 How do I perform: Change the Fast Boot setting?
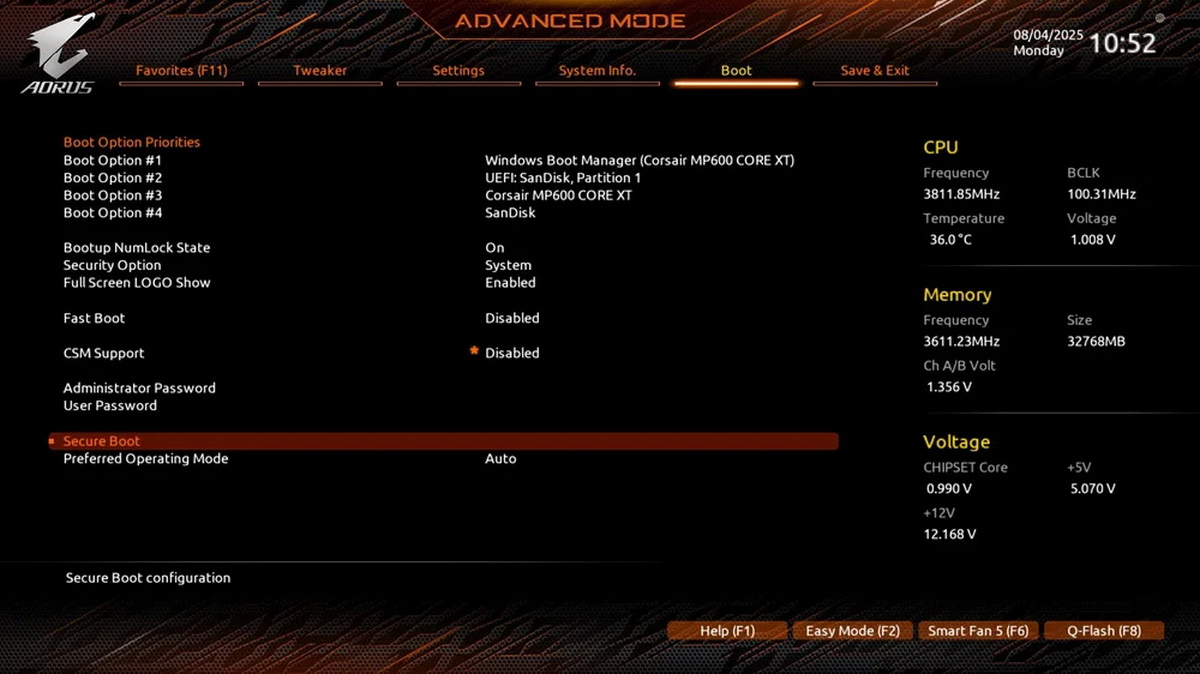pos(512,318)
